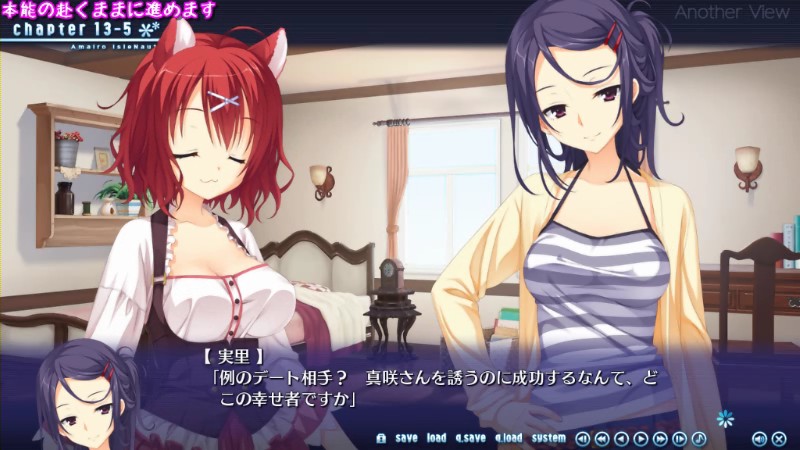Image resolution: width=800 pixels, height=450 pixels.
Task: Click the double-arrow fast-forward icon
Action: click(x=660, y=438)
